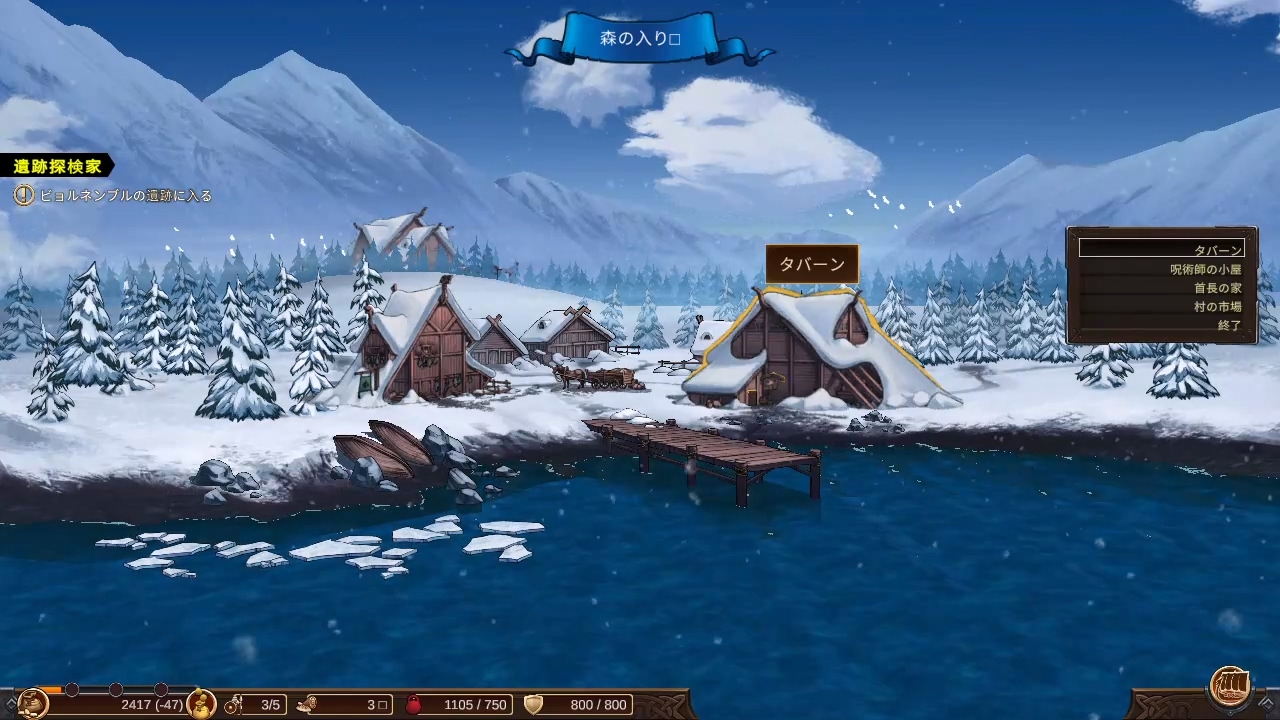The width and height of the screenshot is (1280, 720).
Task: Select タバーン in the location list
Action: tap(1162, 249)
